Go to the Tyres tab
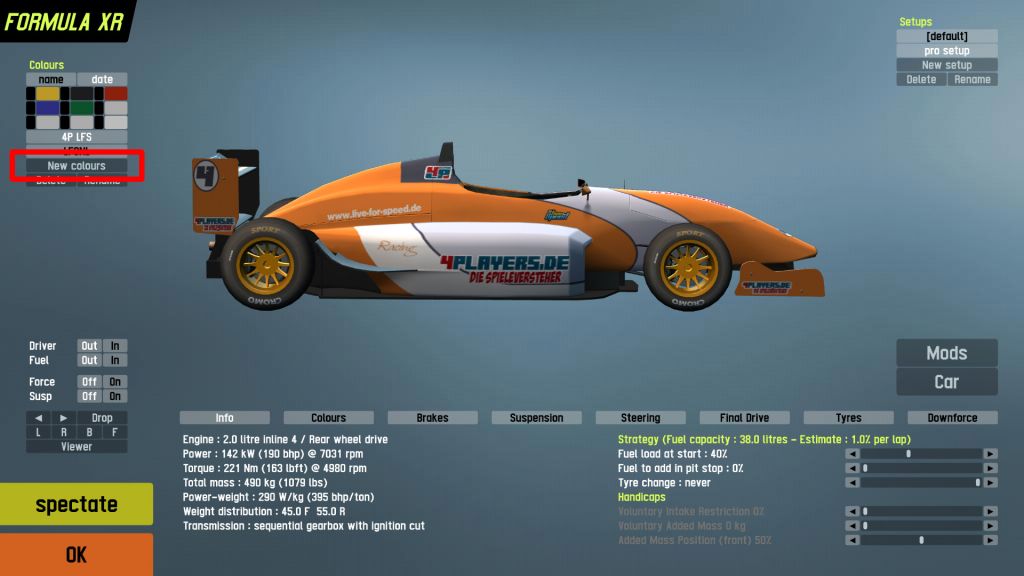Image resolution: width=1024 pixels, height=576 pixels. (x=848, y=418)
